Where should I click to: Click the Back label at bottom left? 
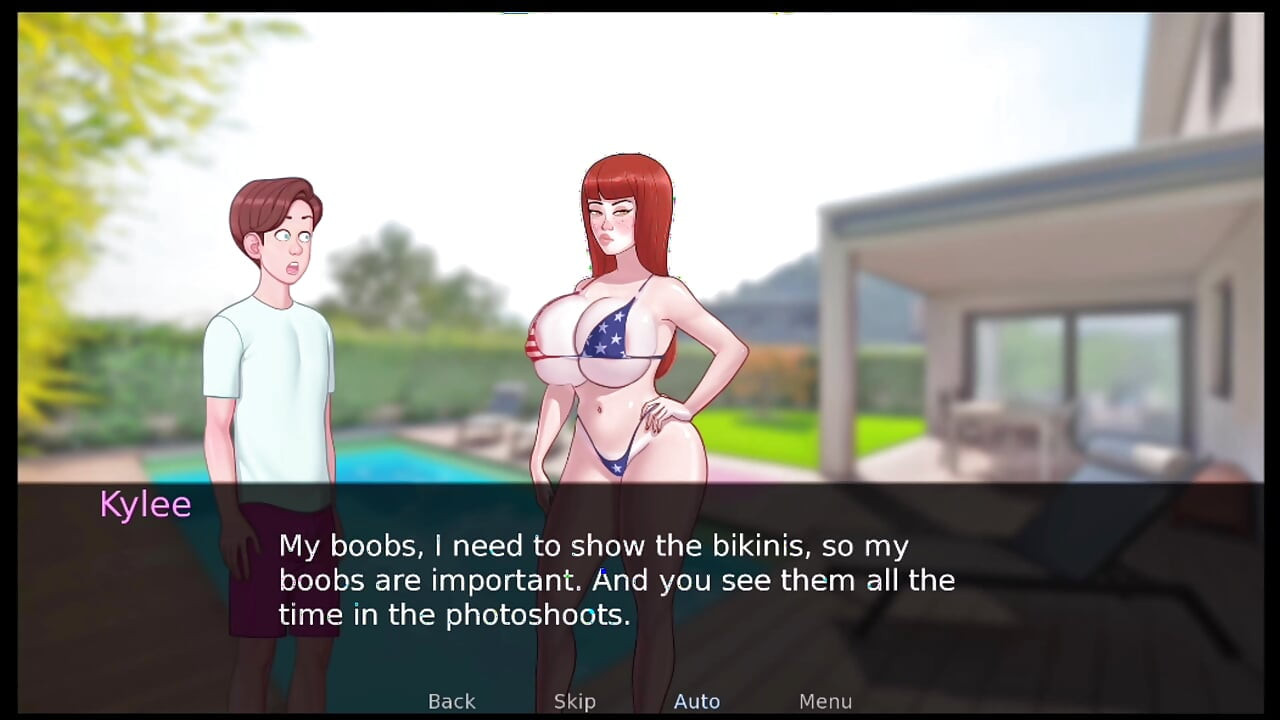click(x=451, y=701)
